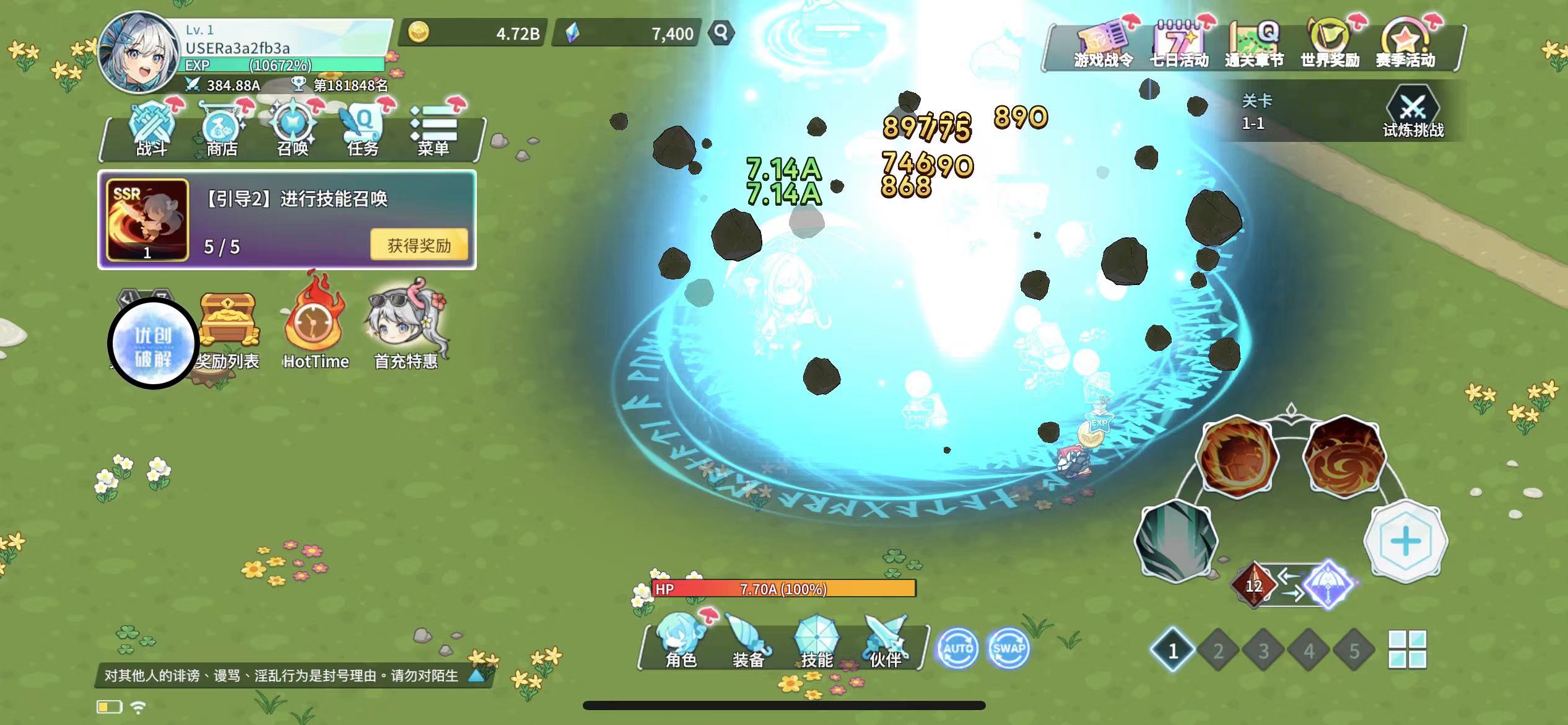Open the 装备 equipment panel
This screenshot has width=1568, height=725.
coord(748,642)
